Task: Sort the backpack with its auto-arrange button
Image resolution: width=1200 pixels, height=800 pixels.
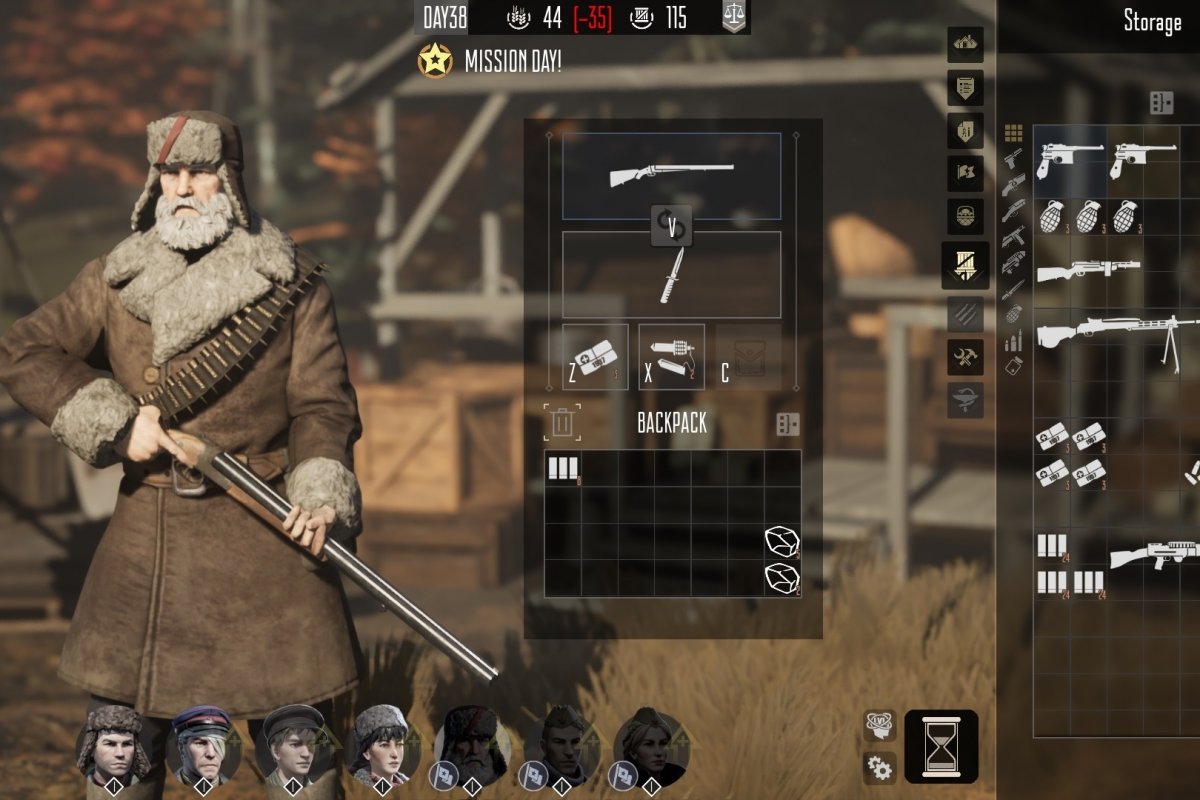Action: tap(788, 423)
